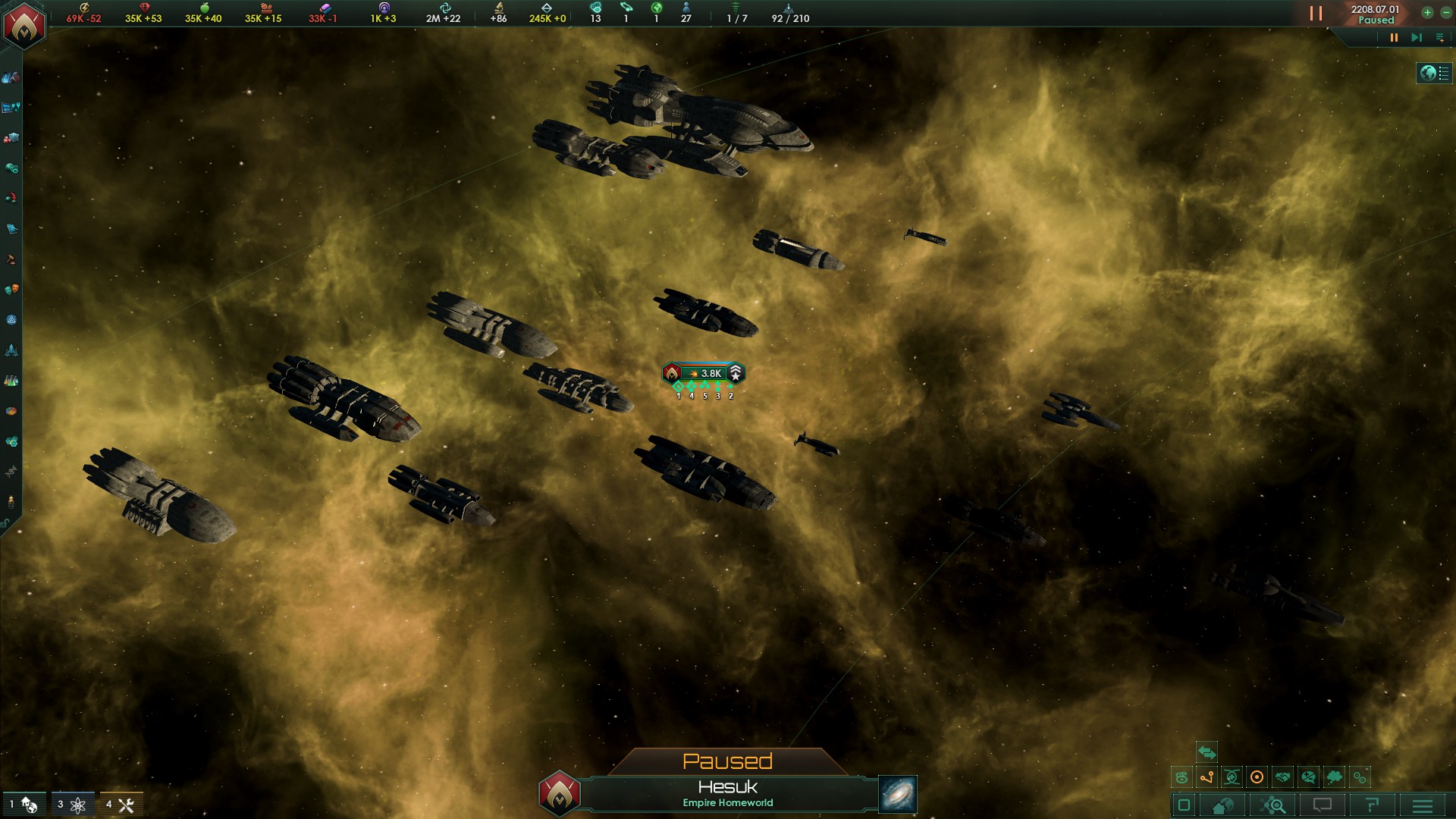Click the double-arrow expand map modes button
The image size is (1456, 819).
coord(1207,753)
